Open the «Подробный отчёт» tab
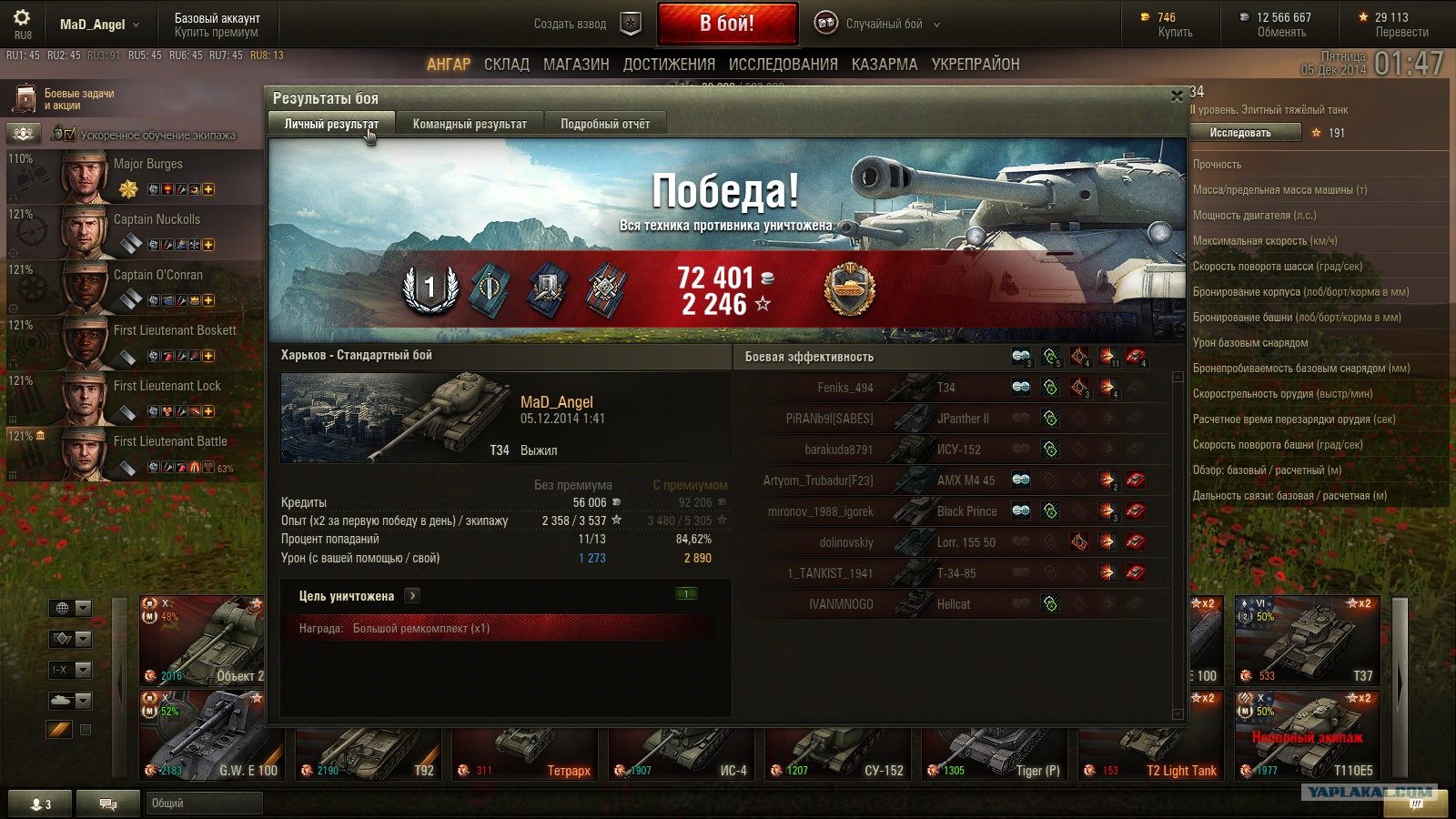The height and width of the screenshot is (819, 1456). coord(605,124)
